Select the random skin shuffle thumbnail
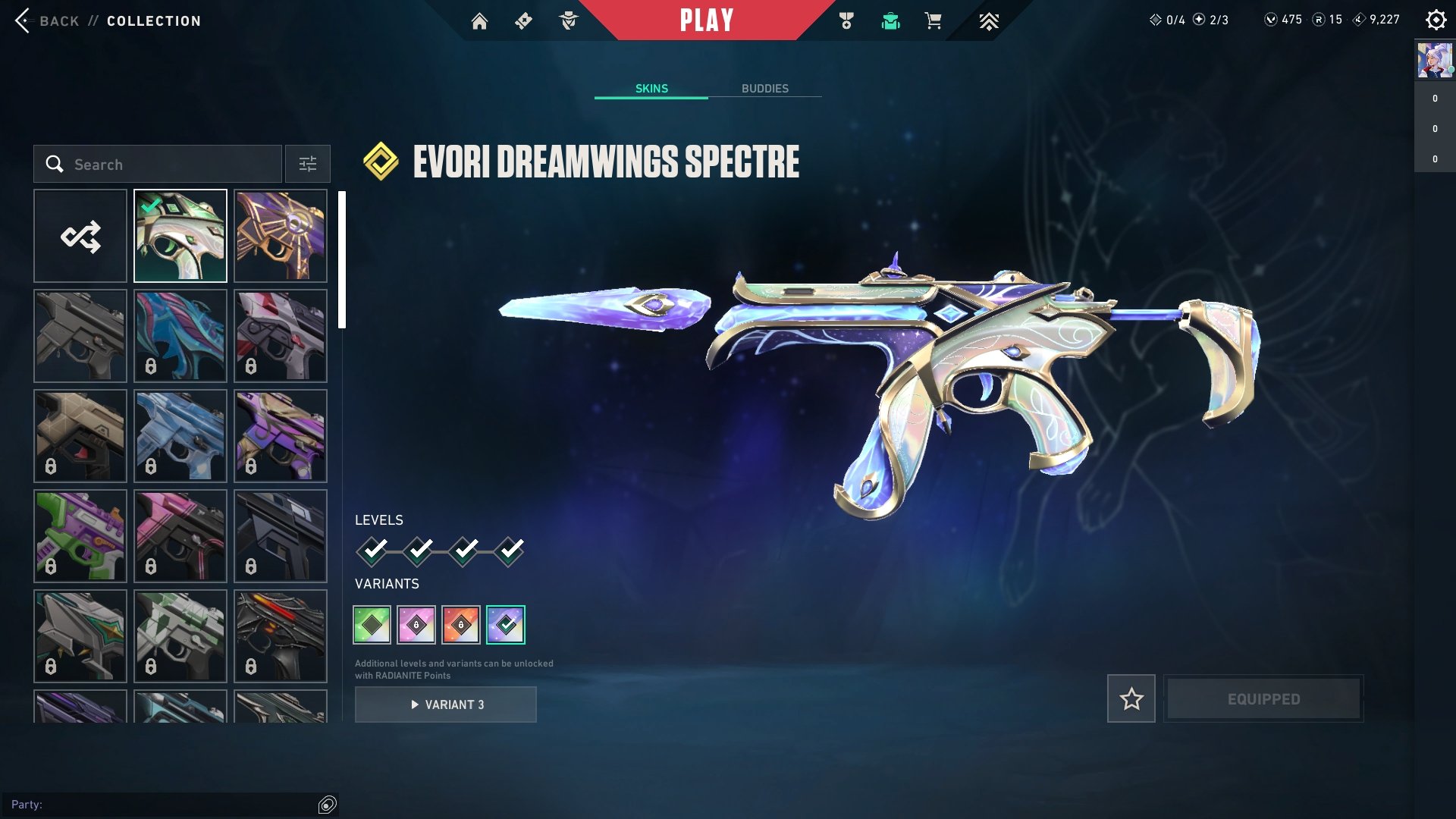 pos(80,235)
